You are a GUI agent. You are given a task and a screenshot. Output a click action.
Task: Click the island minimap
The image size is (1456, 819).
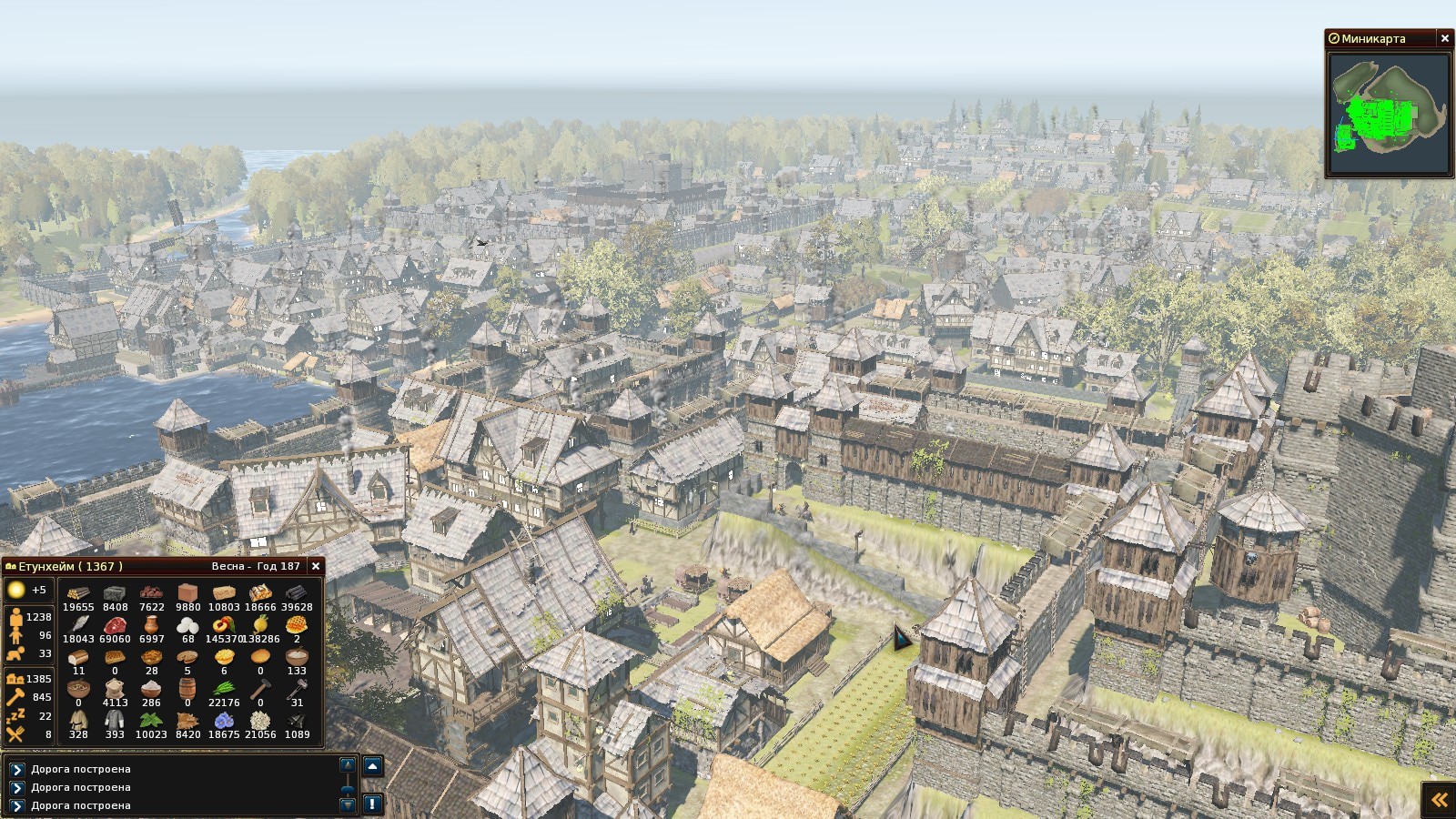tap(1388, 115)
